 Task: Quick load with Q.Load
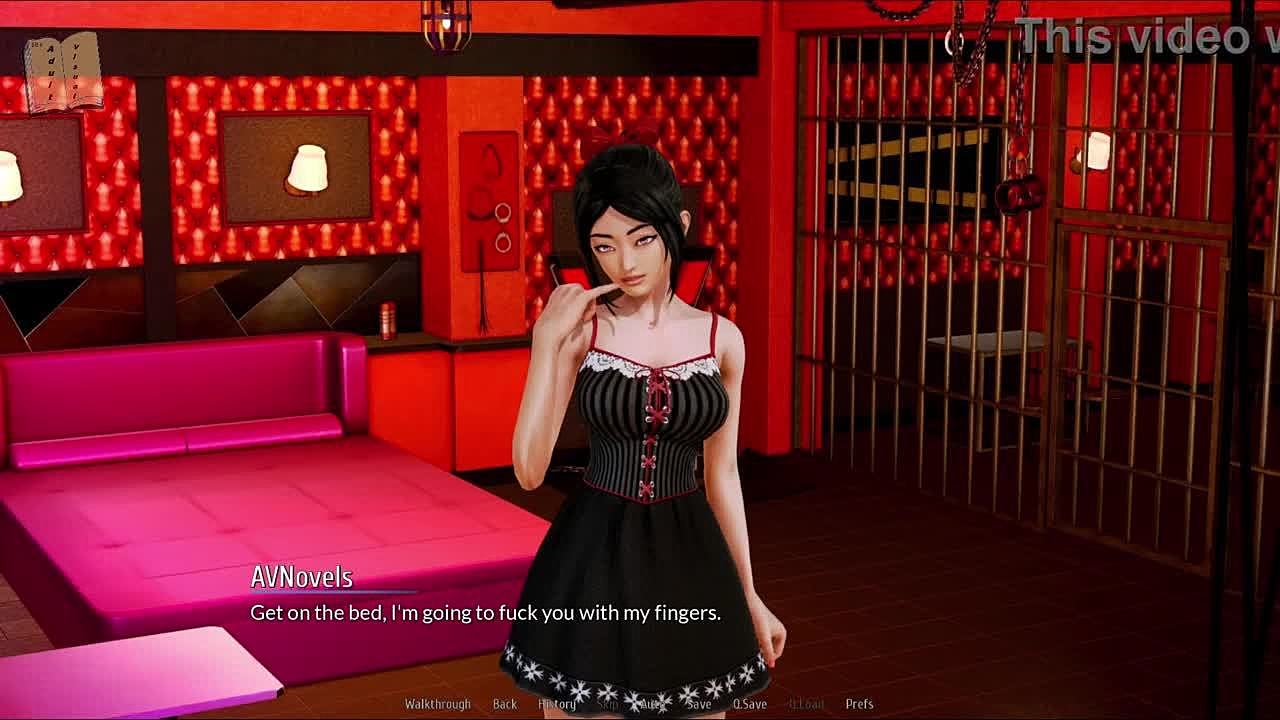click(x=806, y=704)
